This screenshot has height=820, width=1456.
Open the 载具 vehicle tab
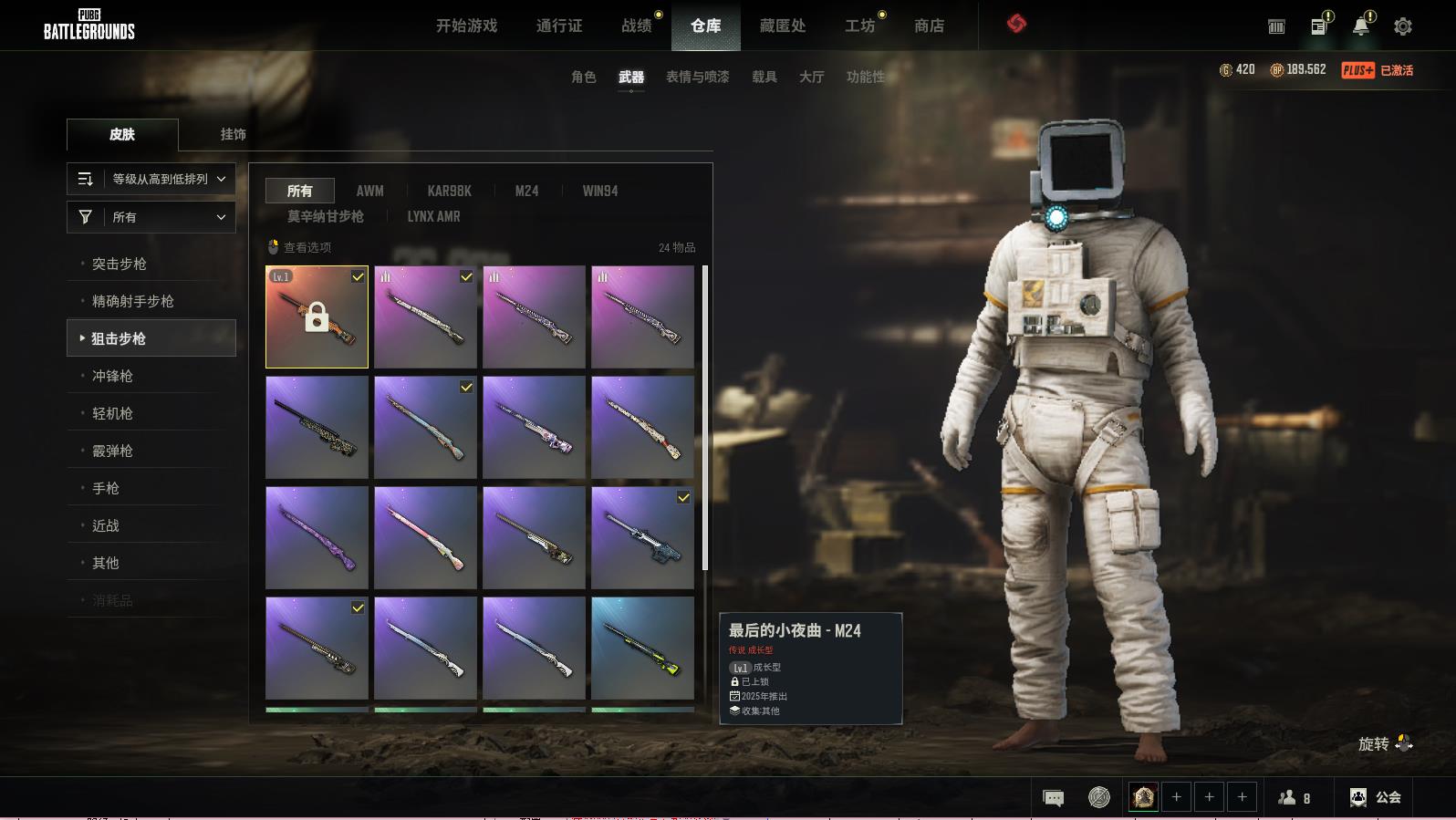pos(764,77)
